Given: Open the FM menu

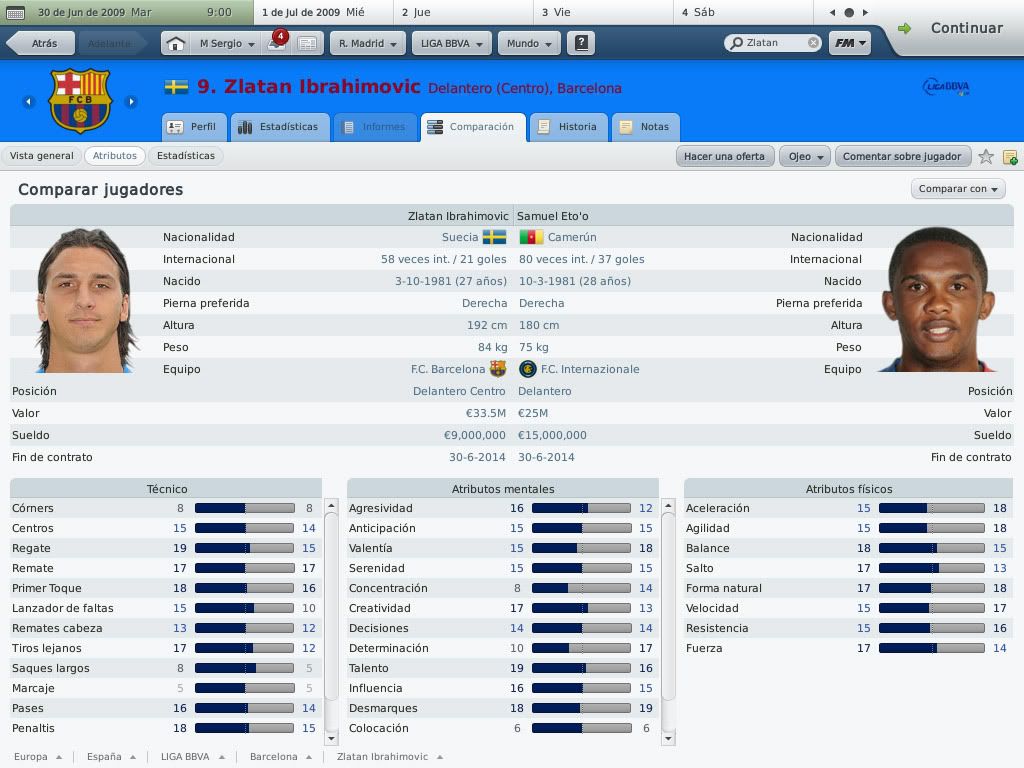Looking at the screenshot, I should click(x=850, y=43).
